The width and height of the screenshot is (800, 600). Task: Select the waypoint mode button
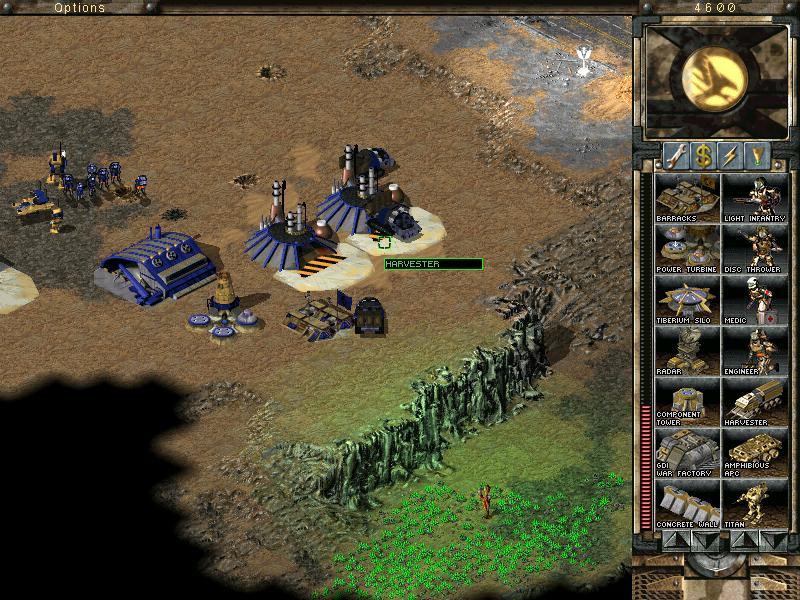[759, 155]
